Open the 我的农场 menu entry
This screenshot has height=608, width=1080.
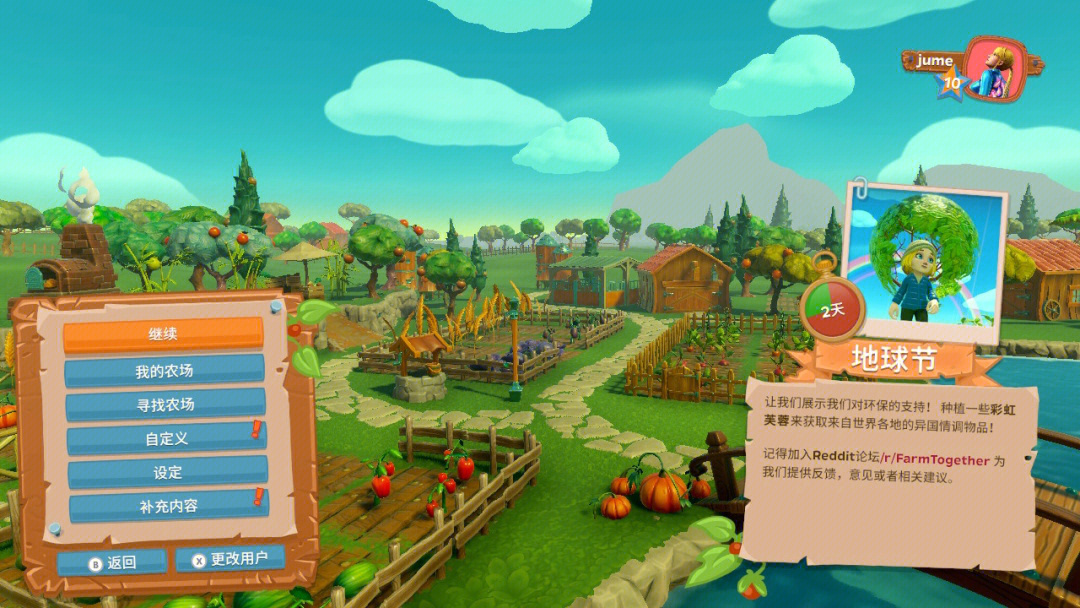pos(164,371)
